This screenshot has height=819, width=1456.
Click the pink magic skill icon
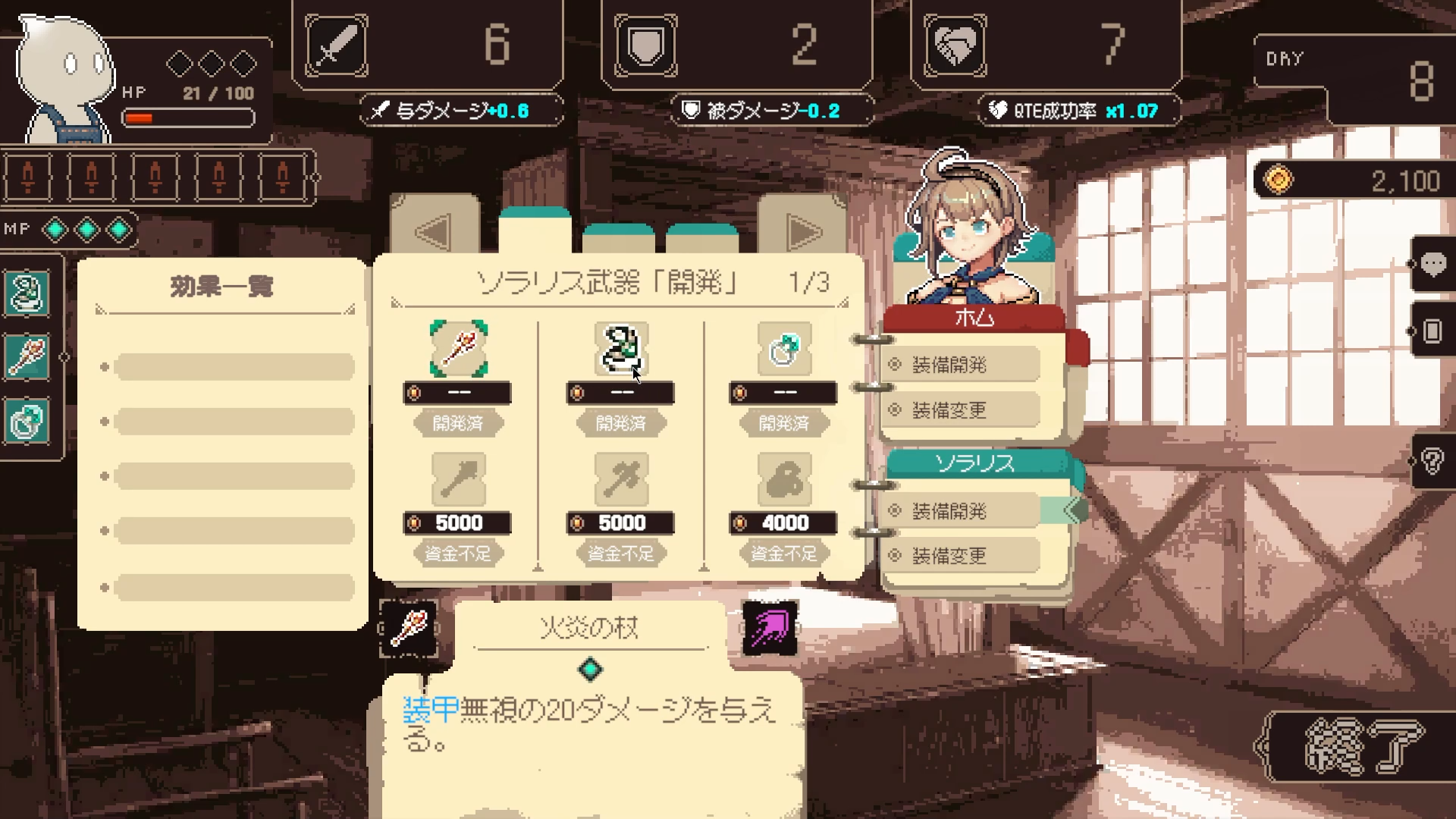[770, 628]
